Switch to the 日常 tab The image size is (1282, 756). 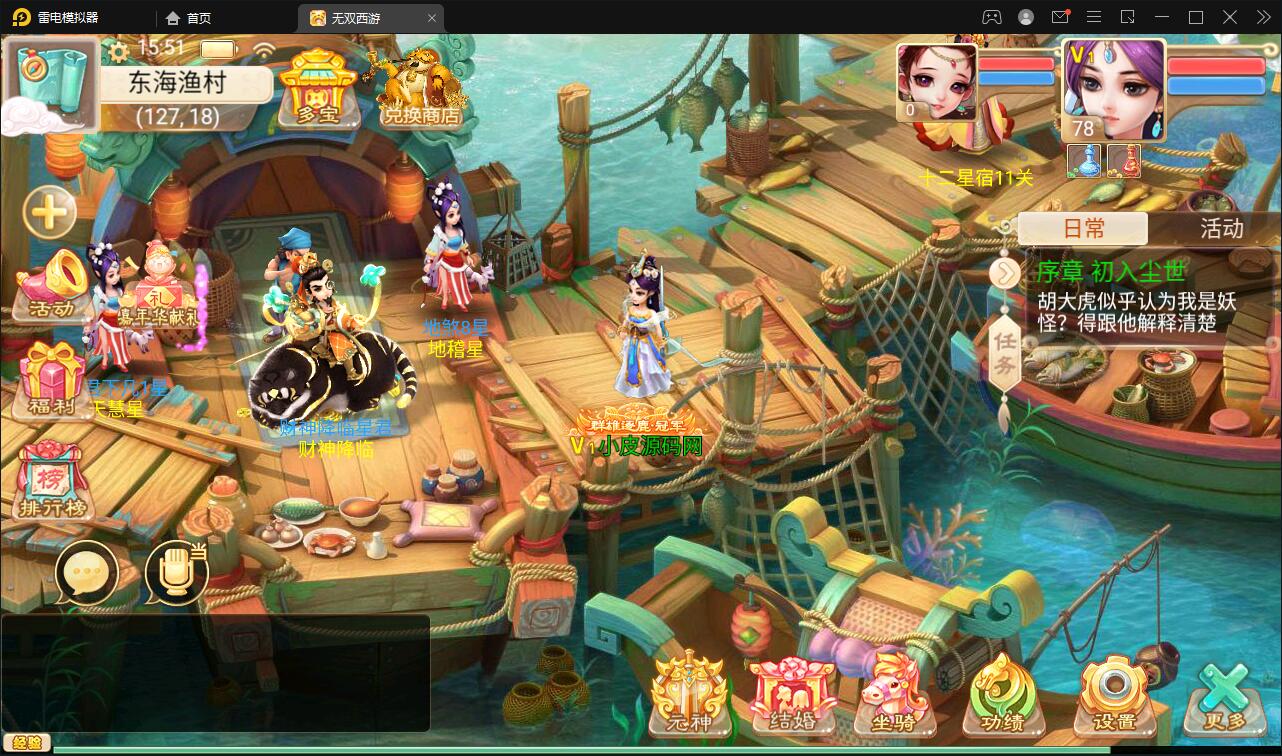pos(1083,229)
